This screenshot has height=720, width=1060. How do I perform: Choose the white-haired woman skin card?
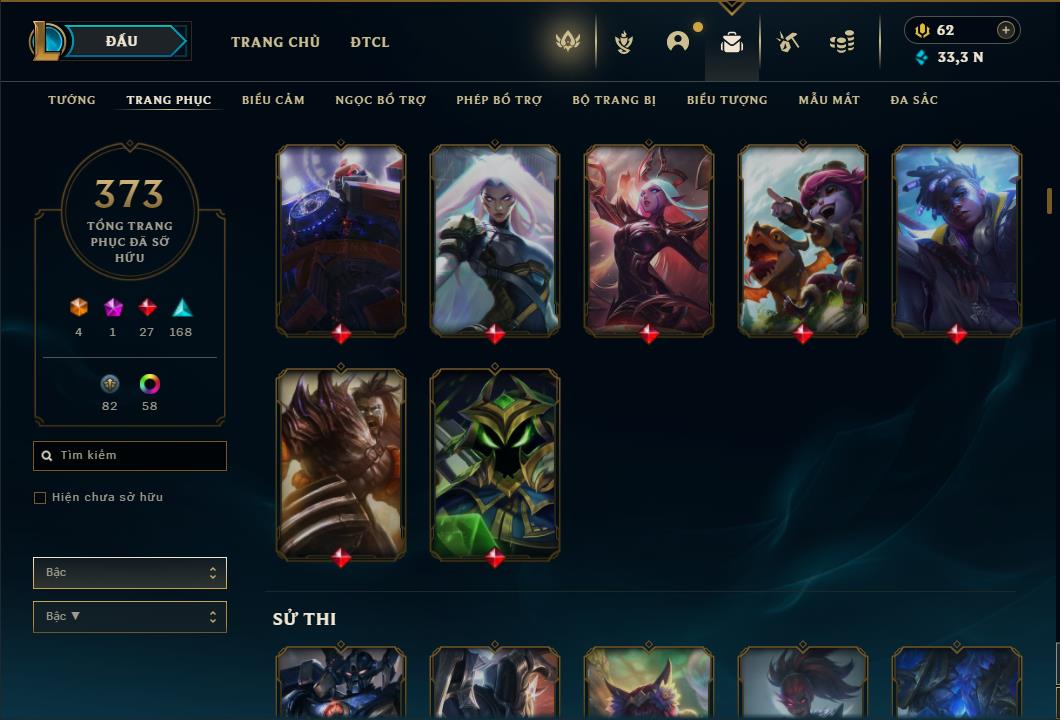[495, 240]
